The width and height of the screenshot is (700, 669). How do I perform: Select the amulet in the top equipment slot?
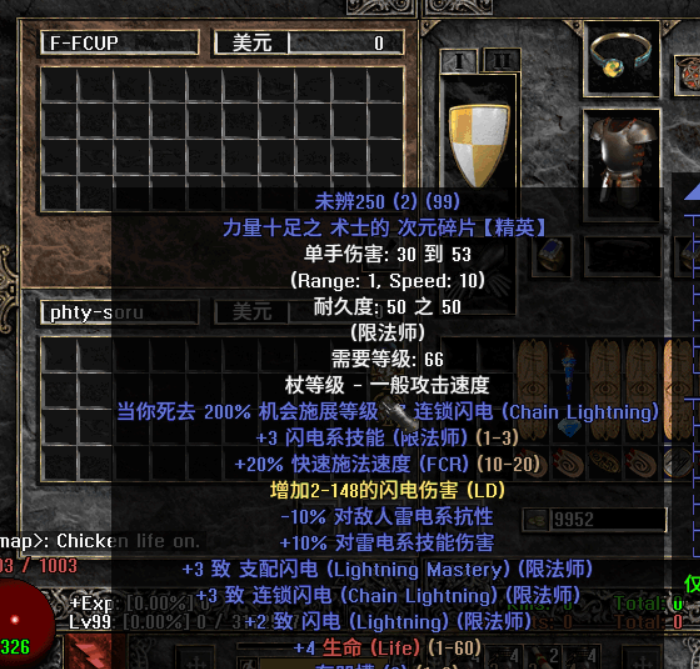click(x=621, y=56)
